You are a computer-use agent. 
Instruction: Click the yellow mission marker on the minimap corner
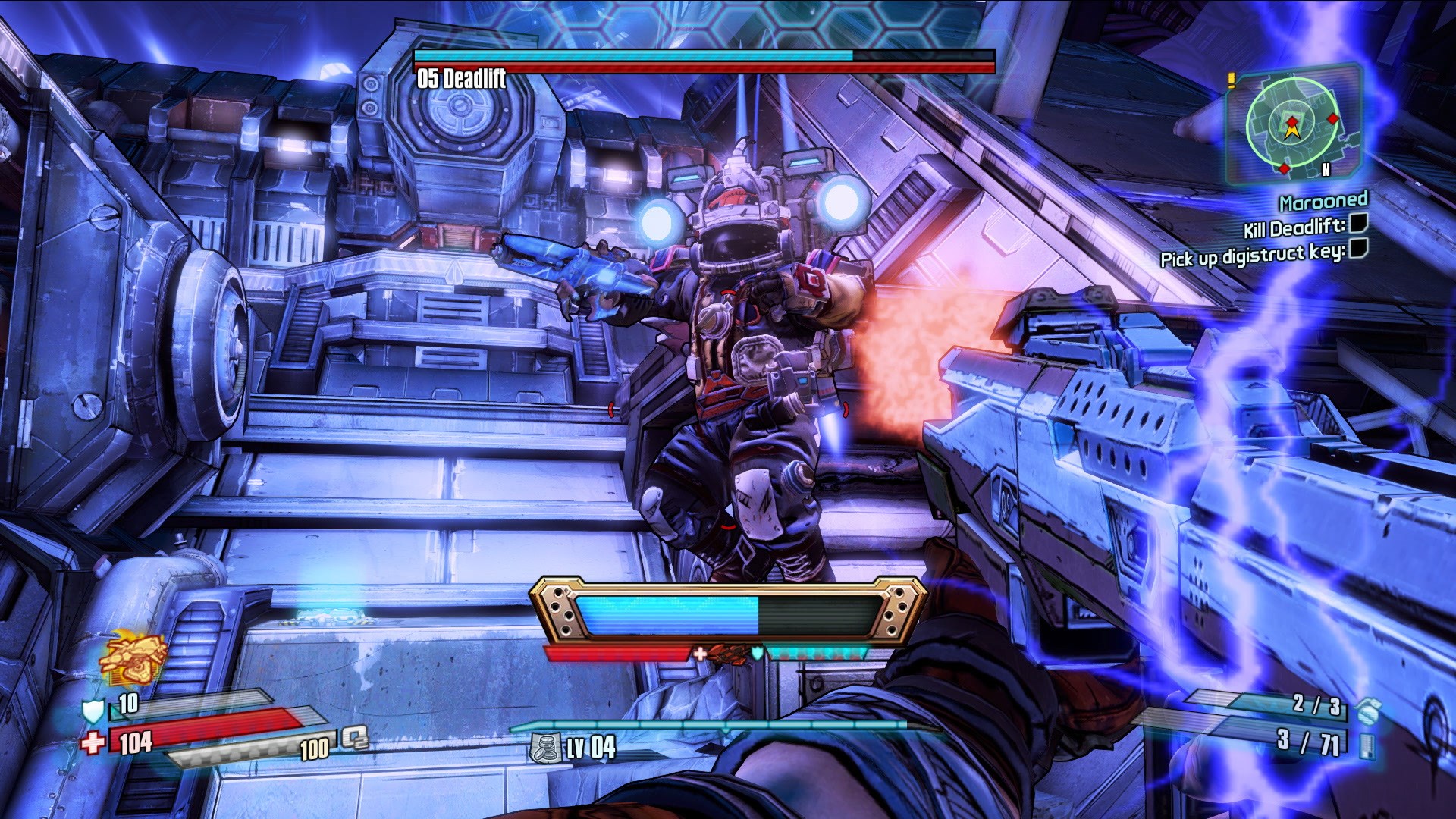tap(1232, 80)
